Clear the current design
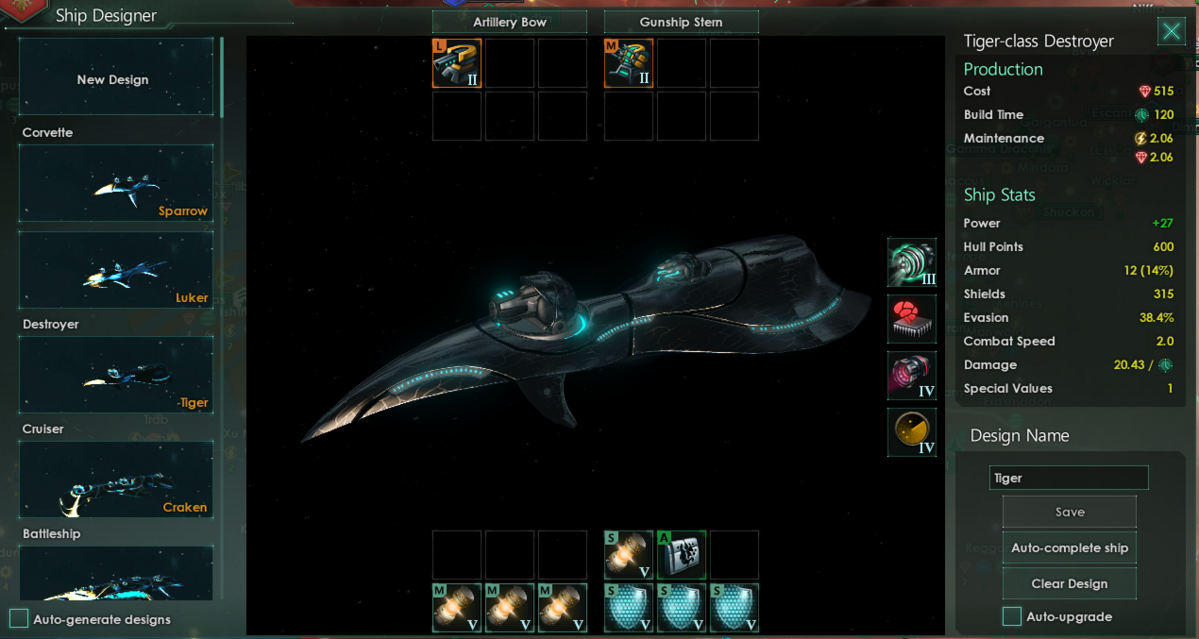 (x=1069, y=584)
